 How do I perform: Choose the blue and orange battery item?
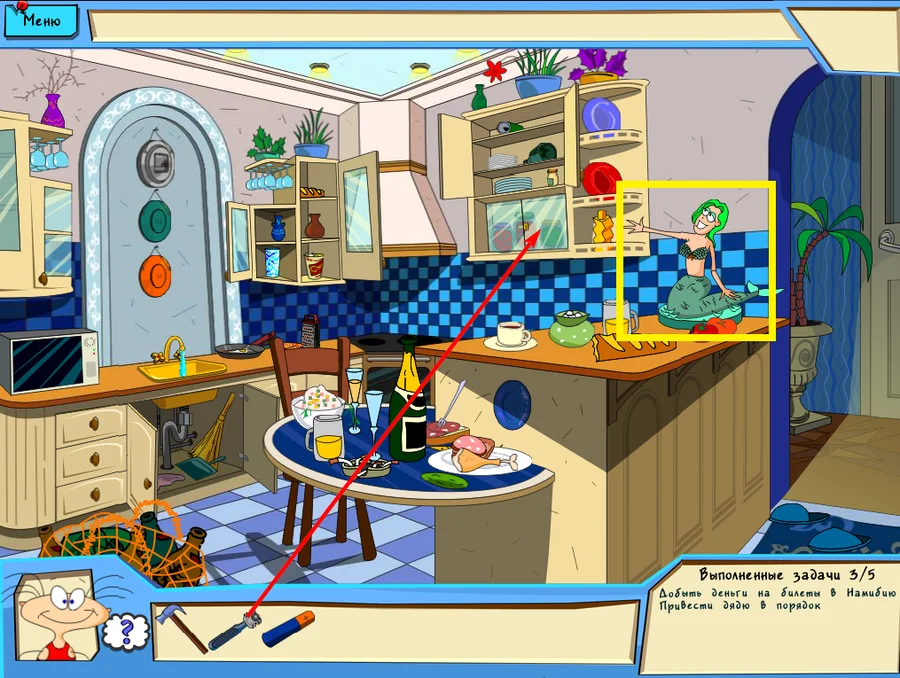(x=288, y=629)
